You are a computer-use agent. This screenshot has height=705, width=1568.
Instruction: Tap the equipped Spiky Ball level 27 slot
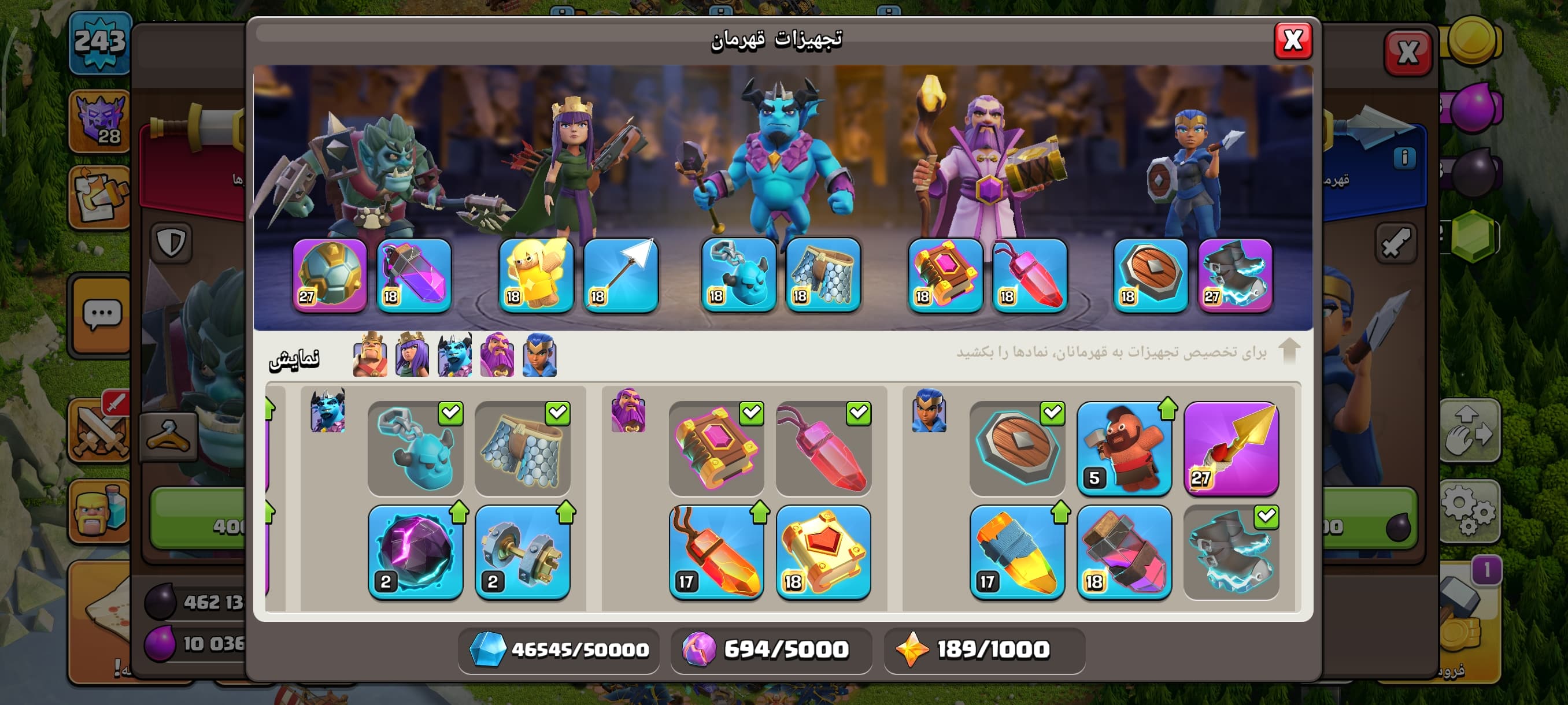tap(330, 276)
